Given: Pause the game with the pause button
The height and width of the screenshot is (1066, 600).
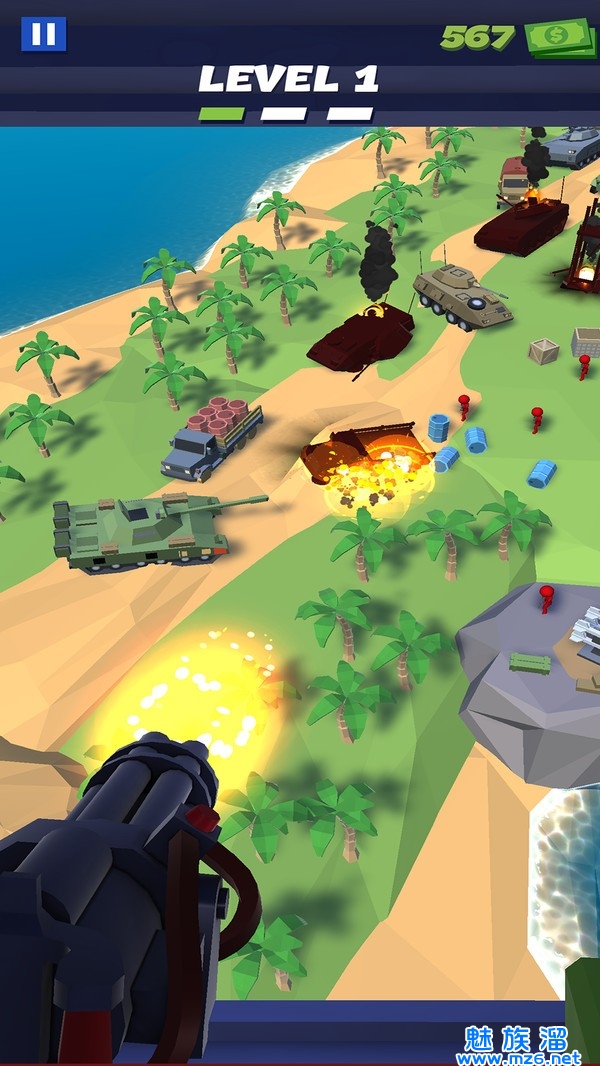Looking at the screenshot, I should click(44, 34).
